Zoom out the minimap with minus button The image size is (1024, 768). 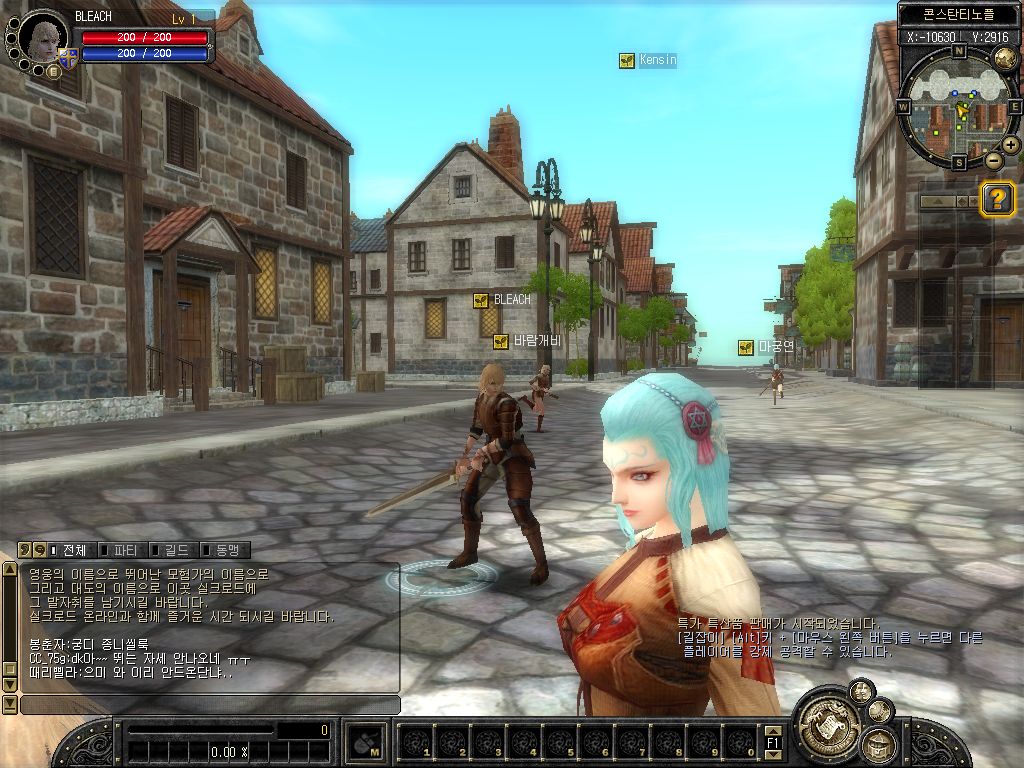click(993, 160)
